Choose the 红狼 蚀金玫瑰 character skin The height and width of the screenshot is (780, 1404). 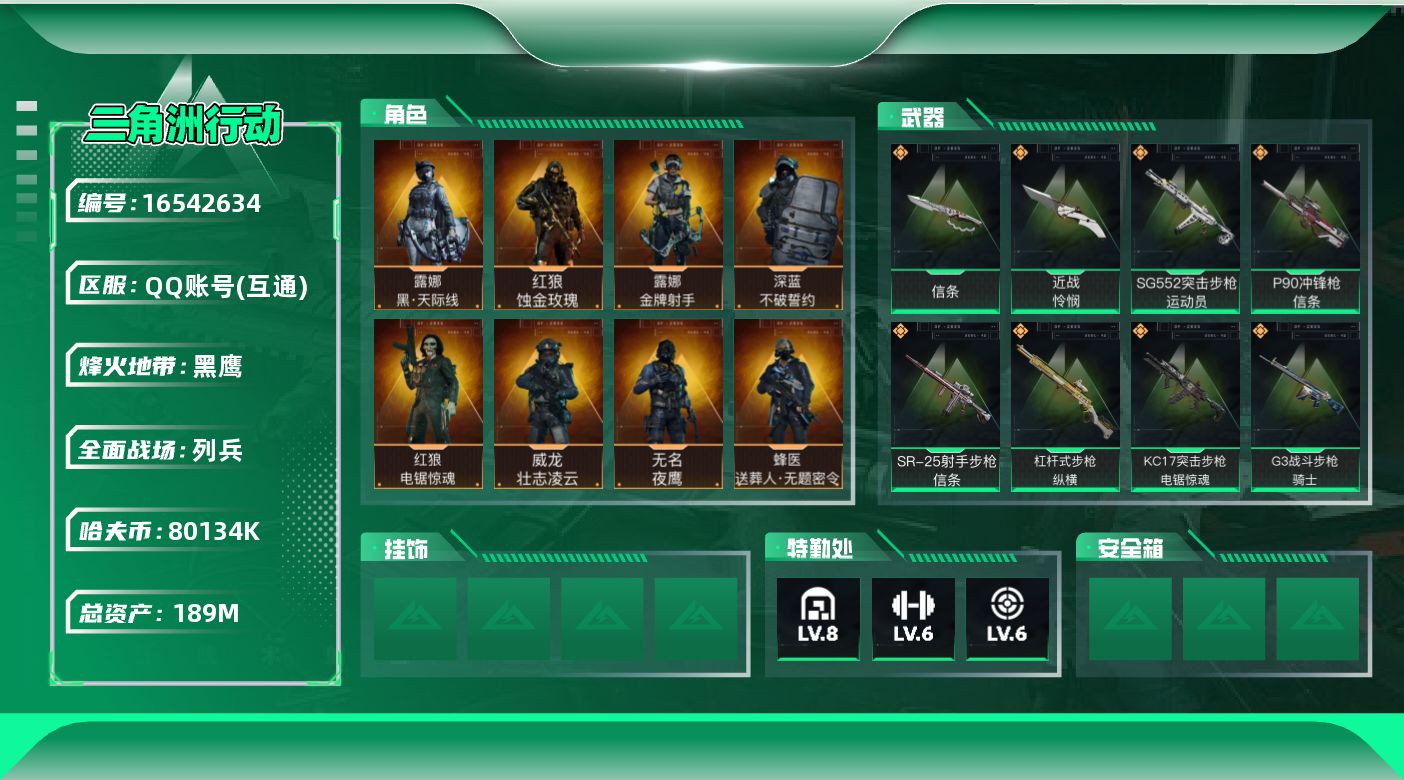[x=548, y=225]
